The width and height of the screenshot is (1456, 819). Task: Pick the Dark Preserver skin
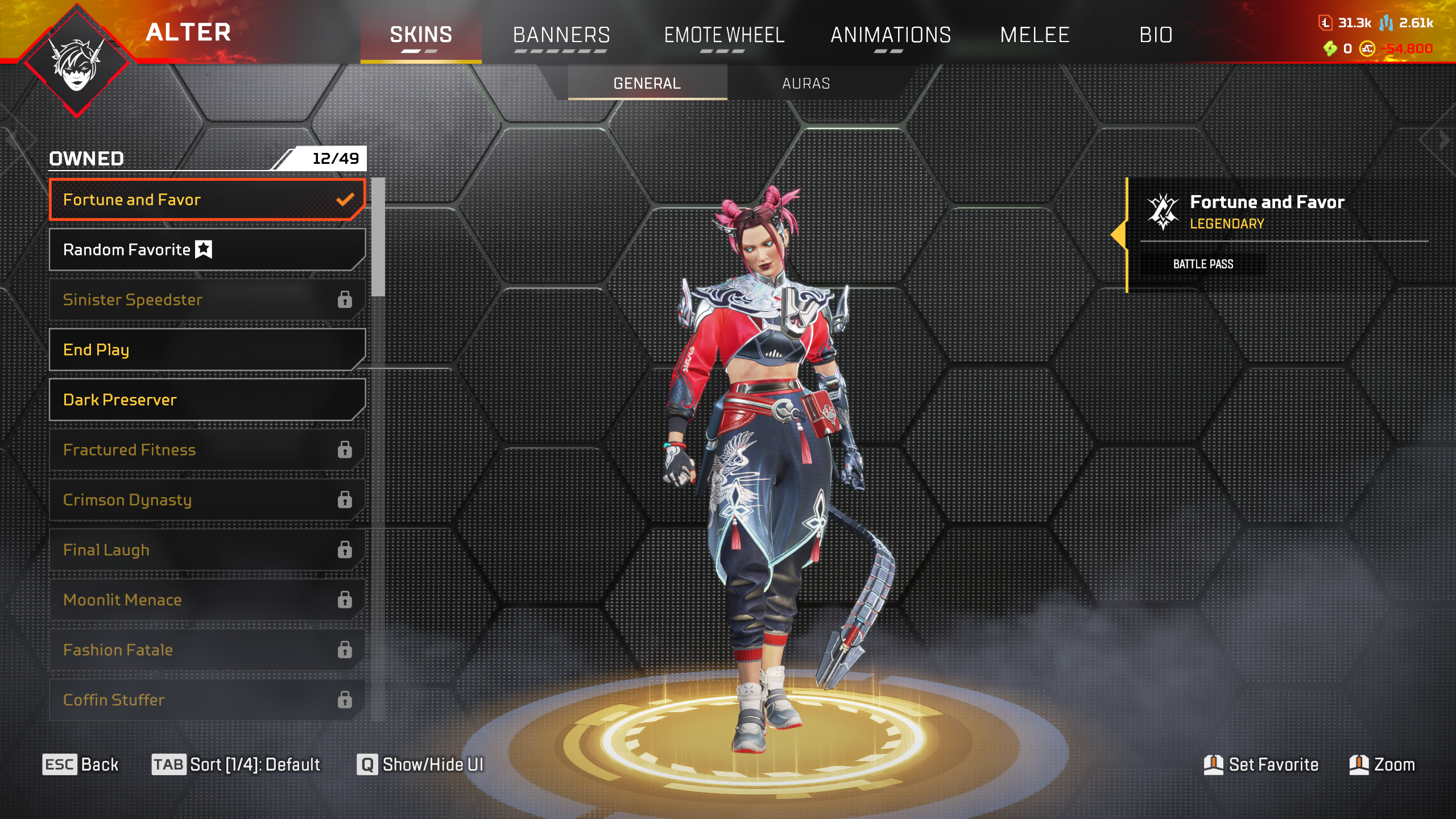tap(207, 400)
